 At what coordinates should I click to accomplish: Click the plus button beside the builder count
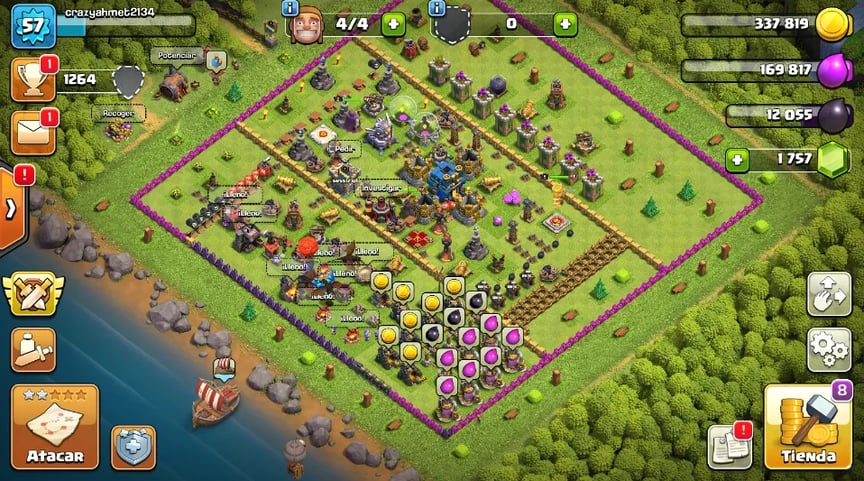point(393,24)
